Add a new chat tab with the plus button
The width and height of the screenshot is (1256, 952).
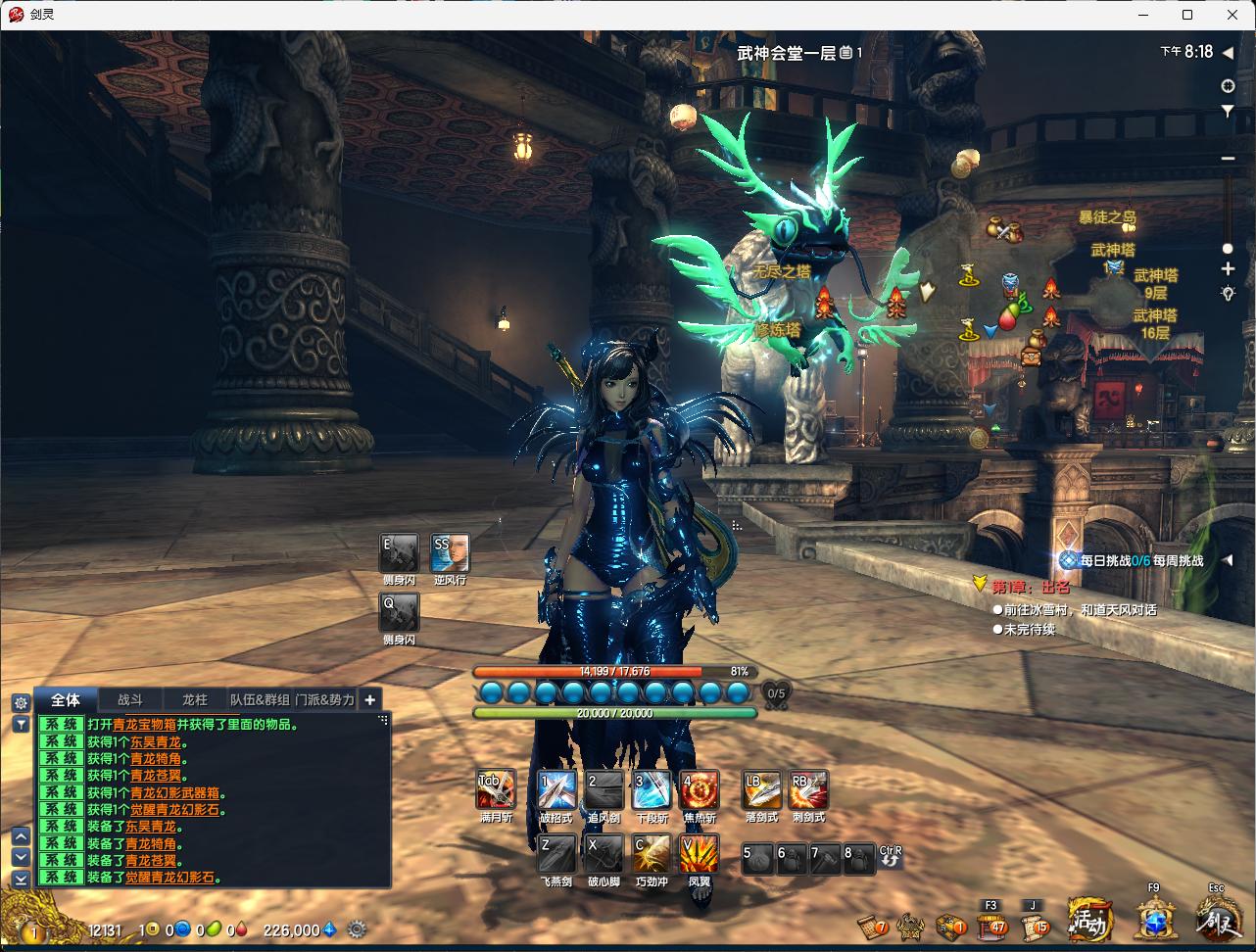(370, 700)
